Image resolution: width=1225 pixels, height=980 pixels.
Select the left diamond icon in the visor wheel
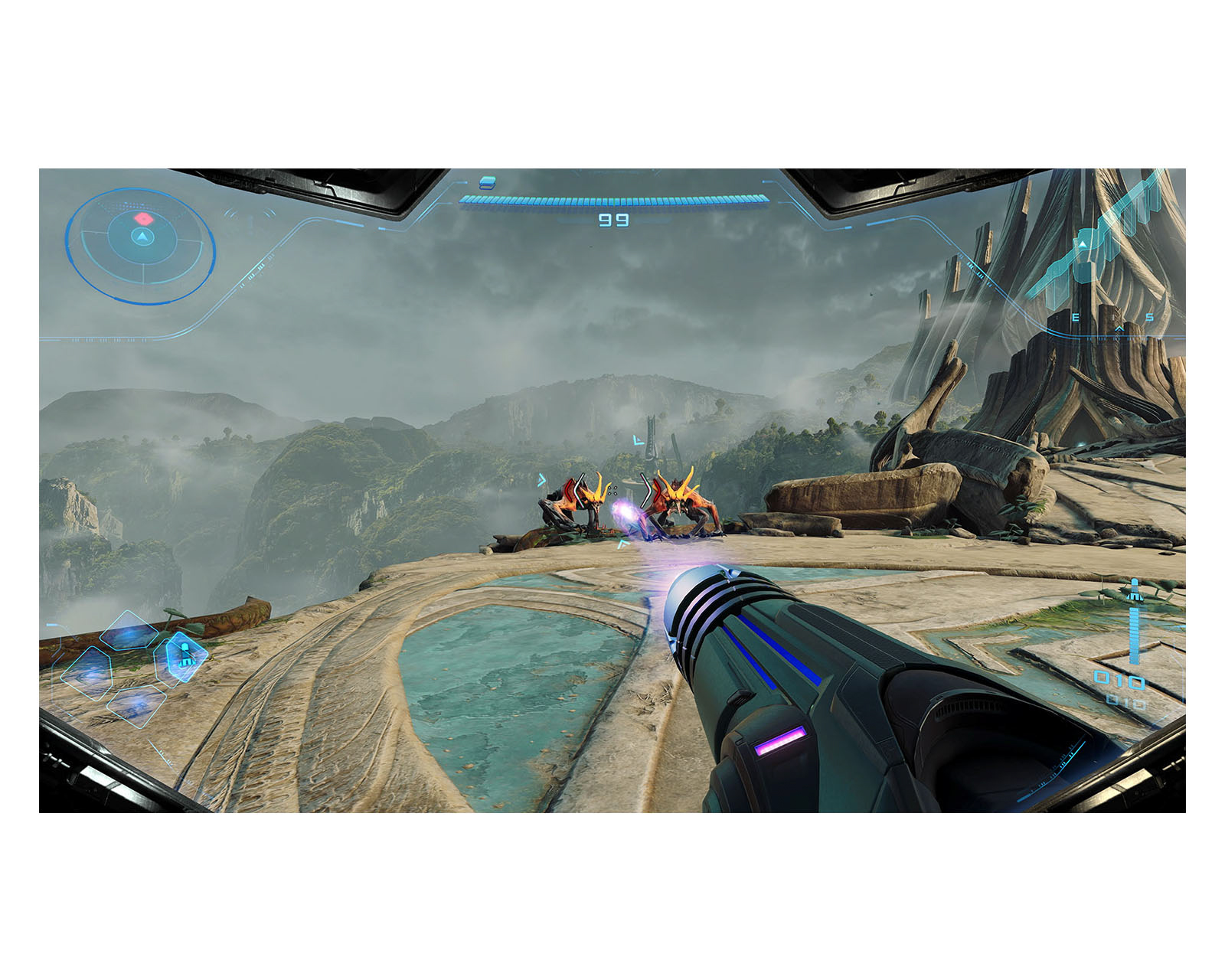click(x=88, y=674)
